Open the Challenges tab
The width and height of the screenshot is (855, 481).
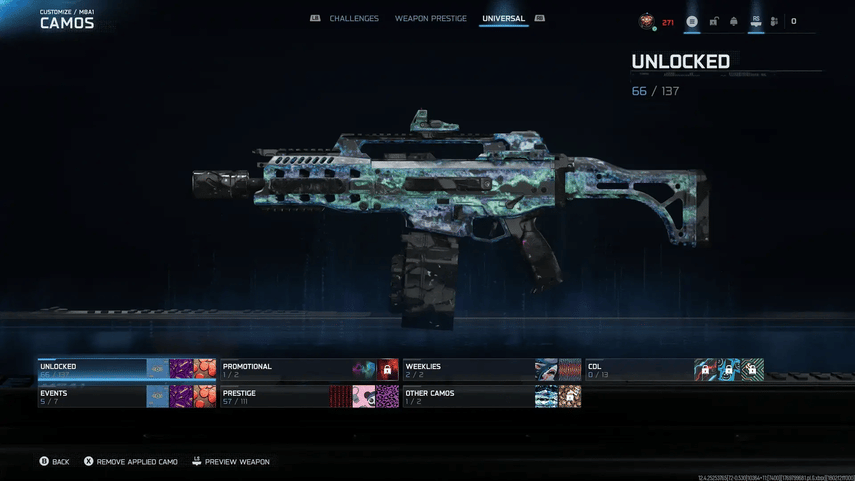point(354,19)
